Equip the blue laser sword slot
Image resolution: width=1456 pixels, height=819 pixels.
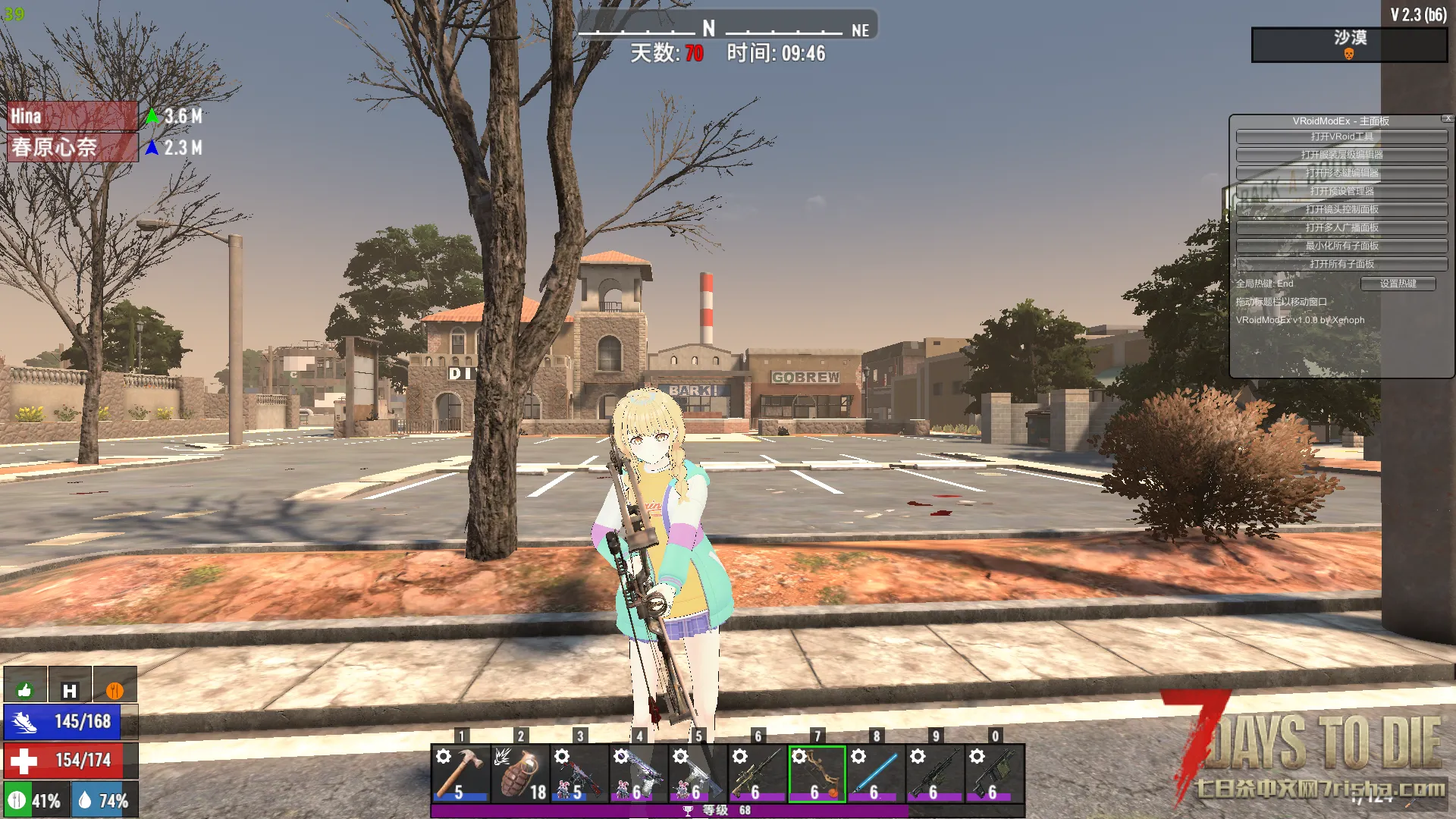(x=876, y=773)
